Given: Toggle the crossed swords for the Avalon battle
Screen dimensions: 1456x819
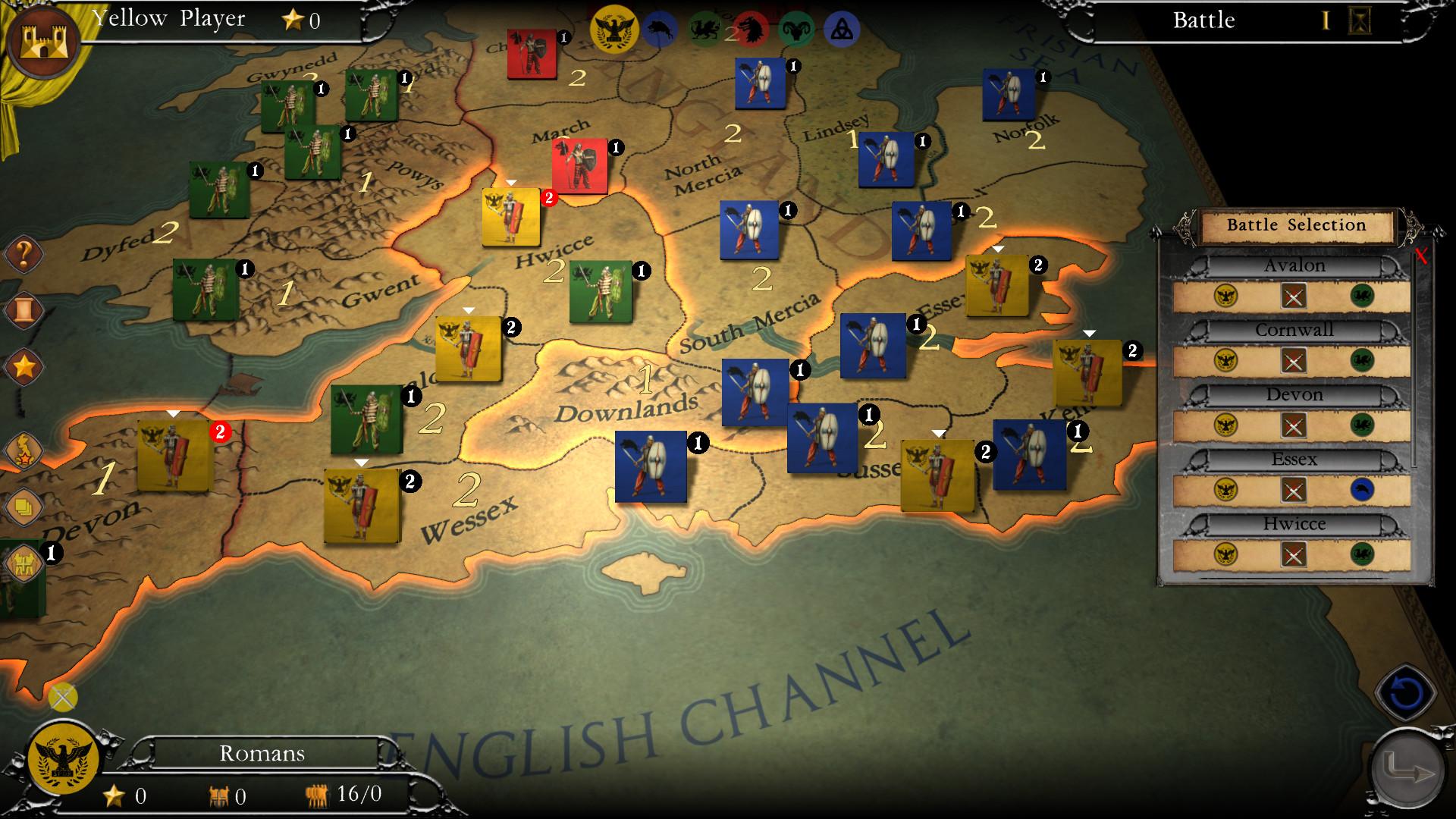Looking at the screenshot, I should tap(1294, 297).
